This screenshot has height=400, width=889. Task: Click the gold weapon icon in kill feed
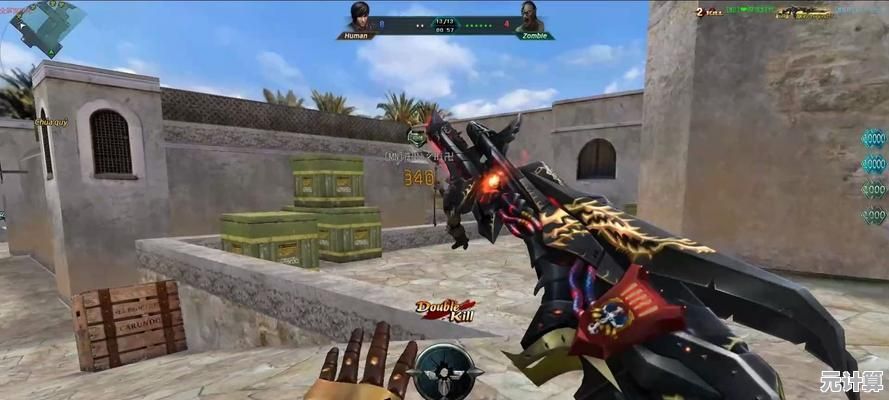coord(806,13)
